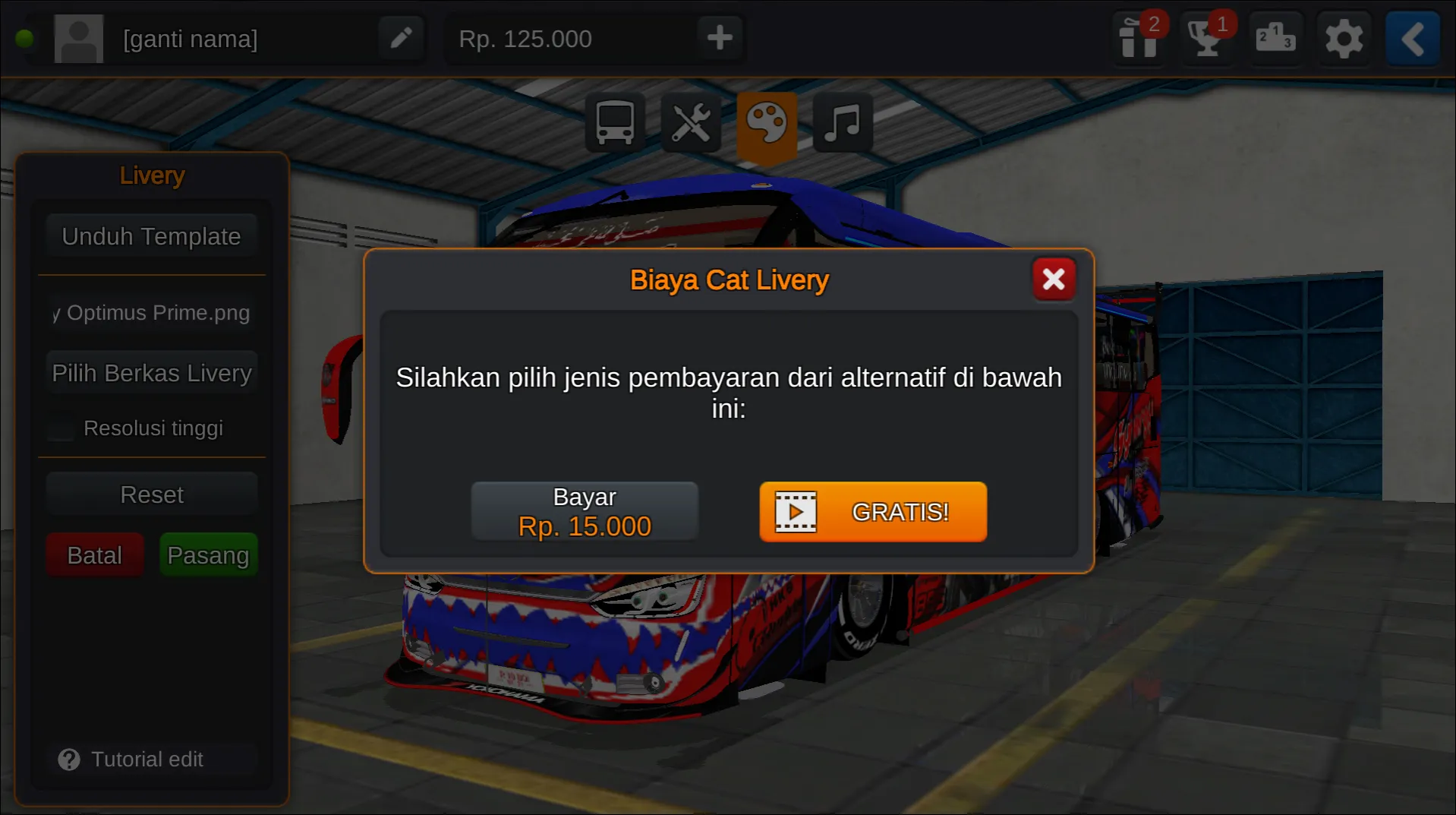Open the leaderboard rankings icon
The width and height of the screenshot is (1456, 815).
pyautogui.click(x=1275, y=38)
